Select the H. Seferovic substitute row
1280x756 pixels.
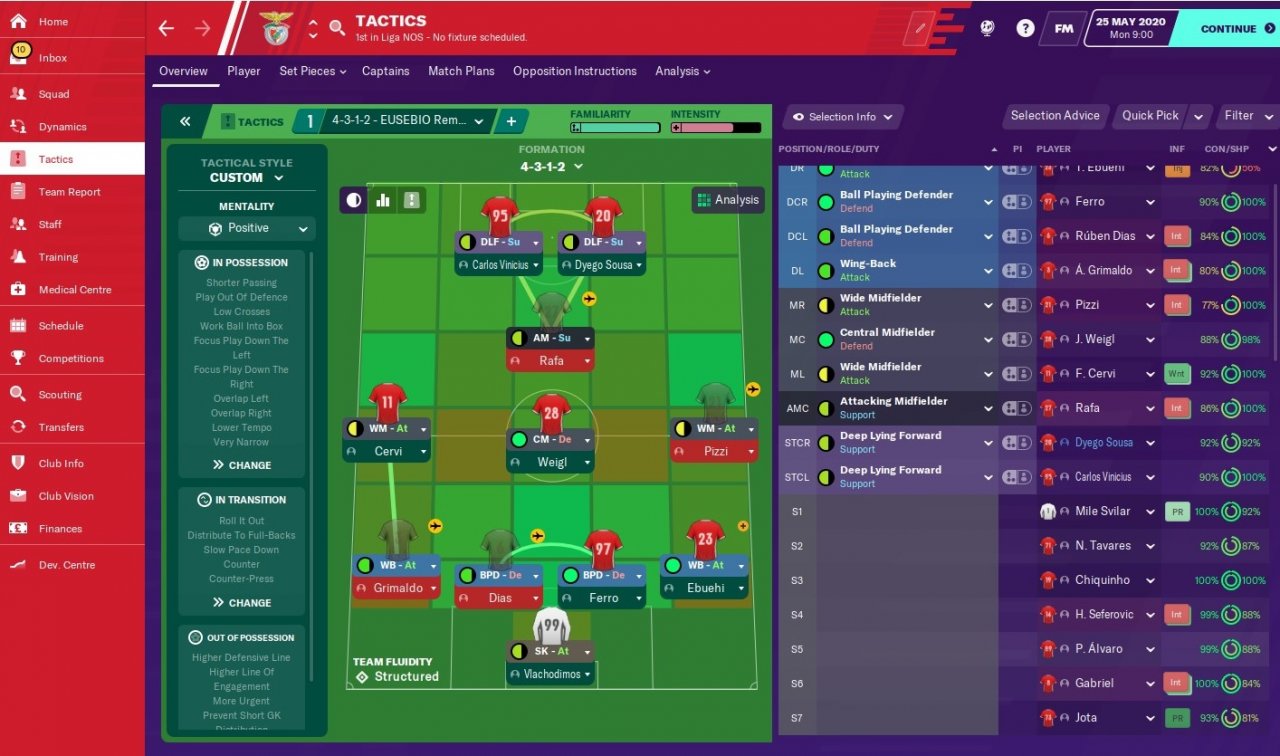(1103, 615)
